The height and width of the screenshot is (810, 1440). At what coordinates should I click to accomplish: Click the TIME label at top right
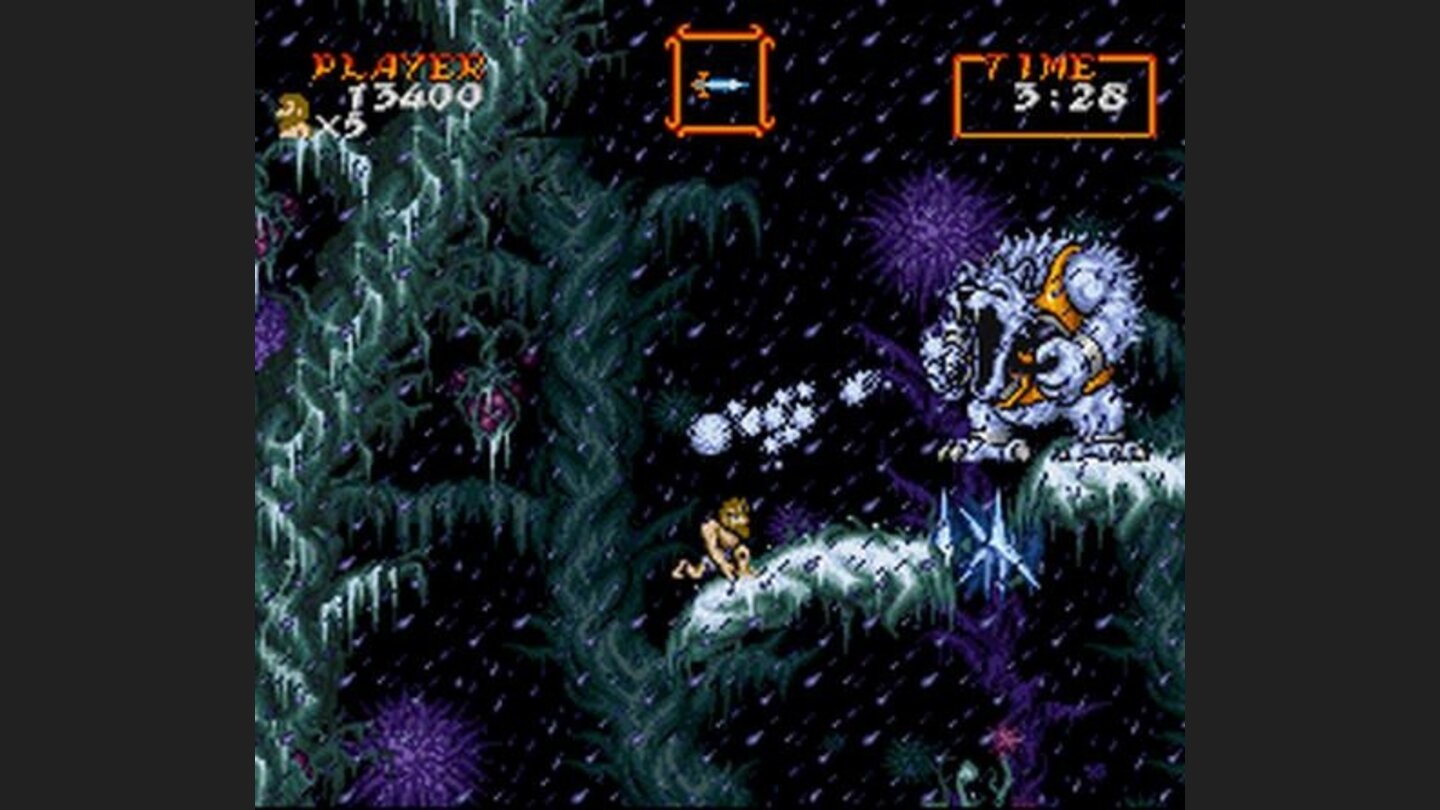[x=1041, y=66]
